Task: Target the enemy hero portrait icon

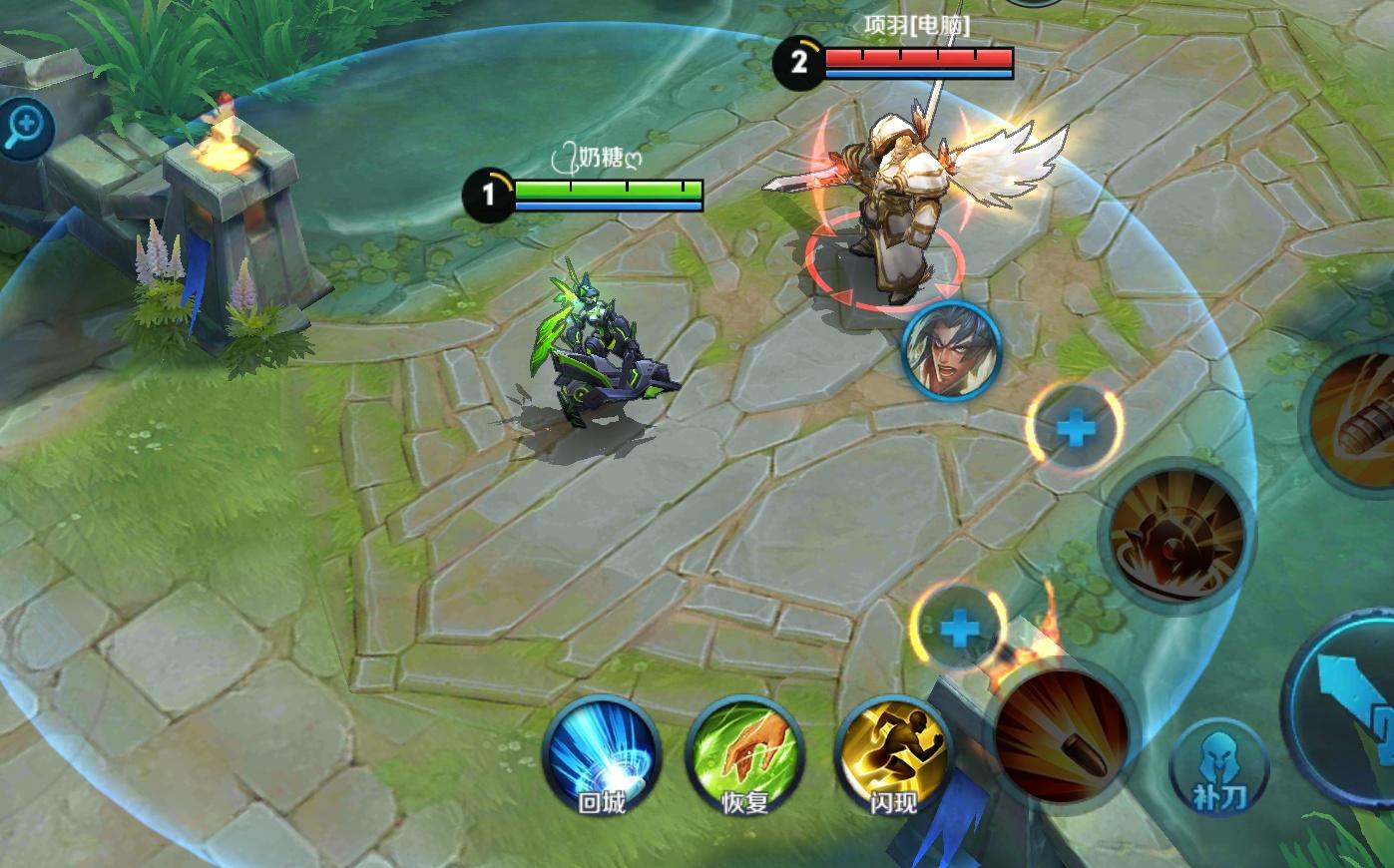Action: point(951,351)
